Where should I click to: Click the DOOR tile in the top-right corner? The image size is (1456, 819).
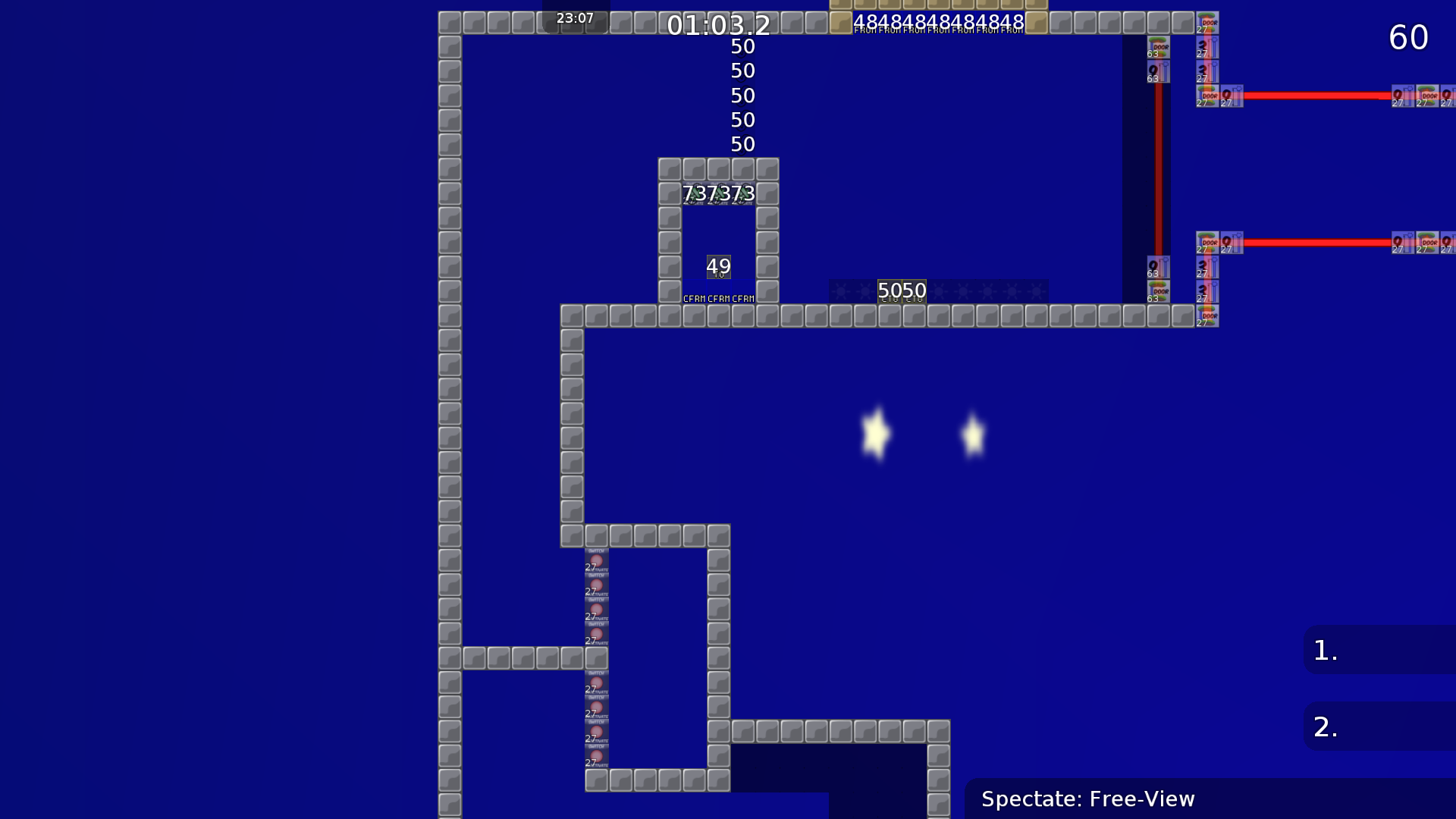point(1206,23)
